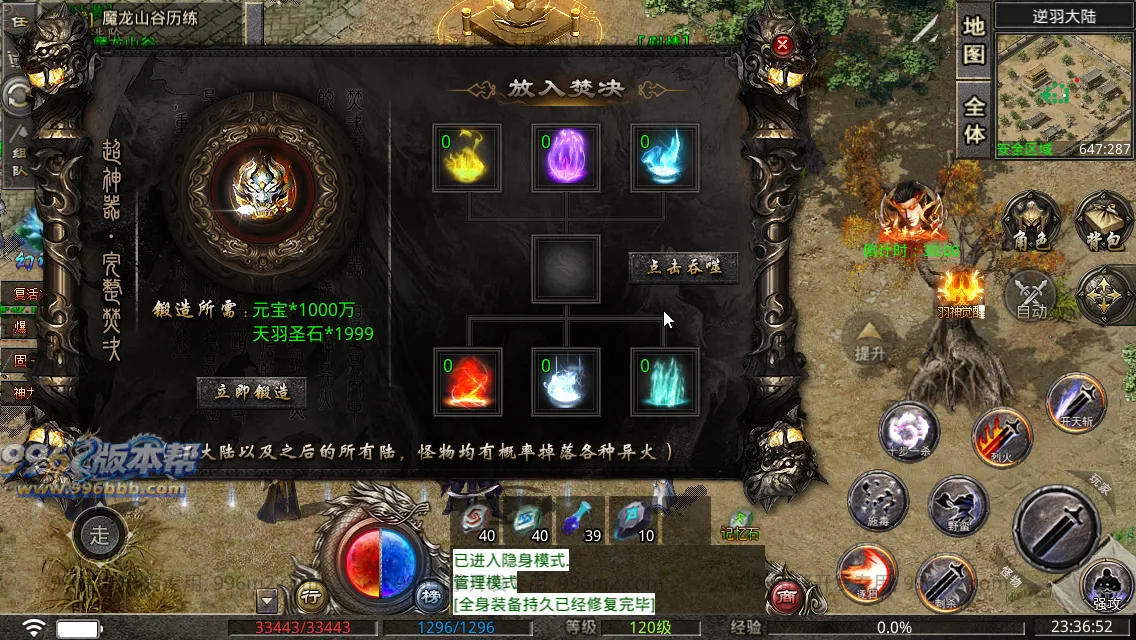Click the 提升 upgrade arrow

[x=869, y=340]
